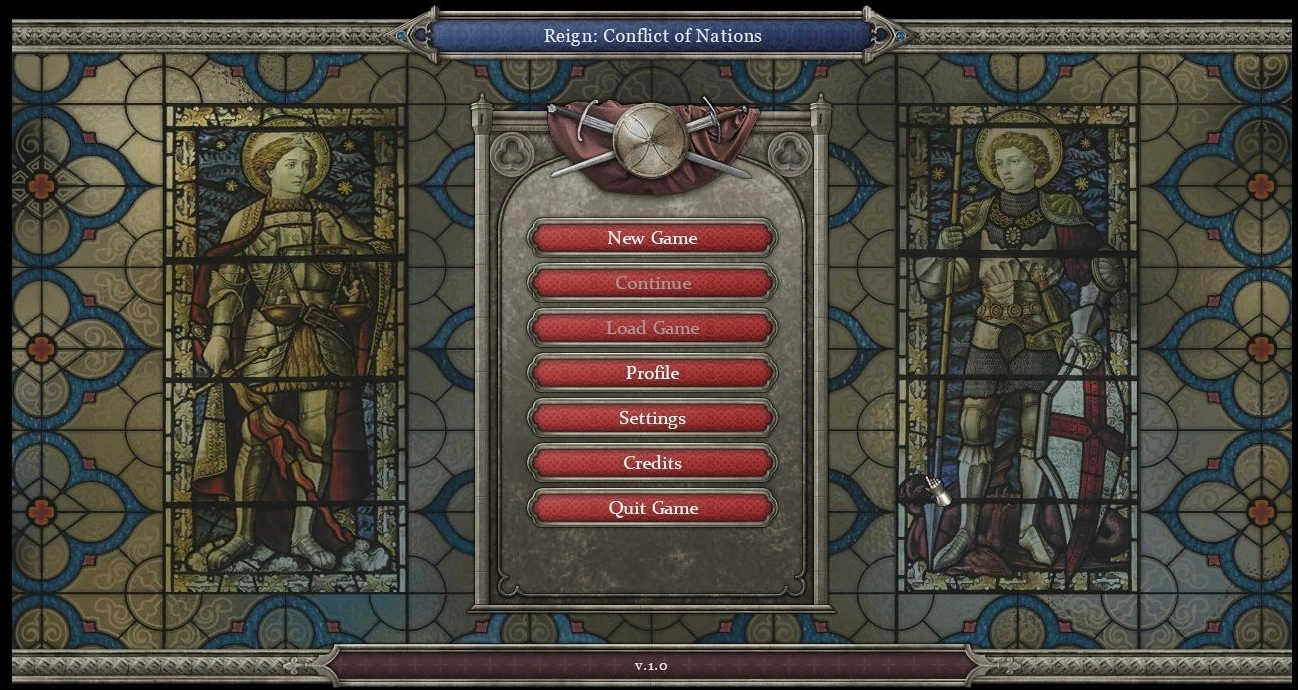
Task: Open the Profile screen
Action: [652, 373]
